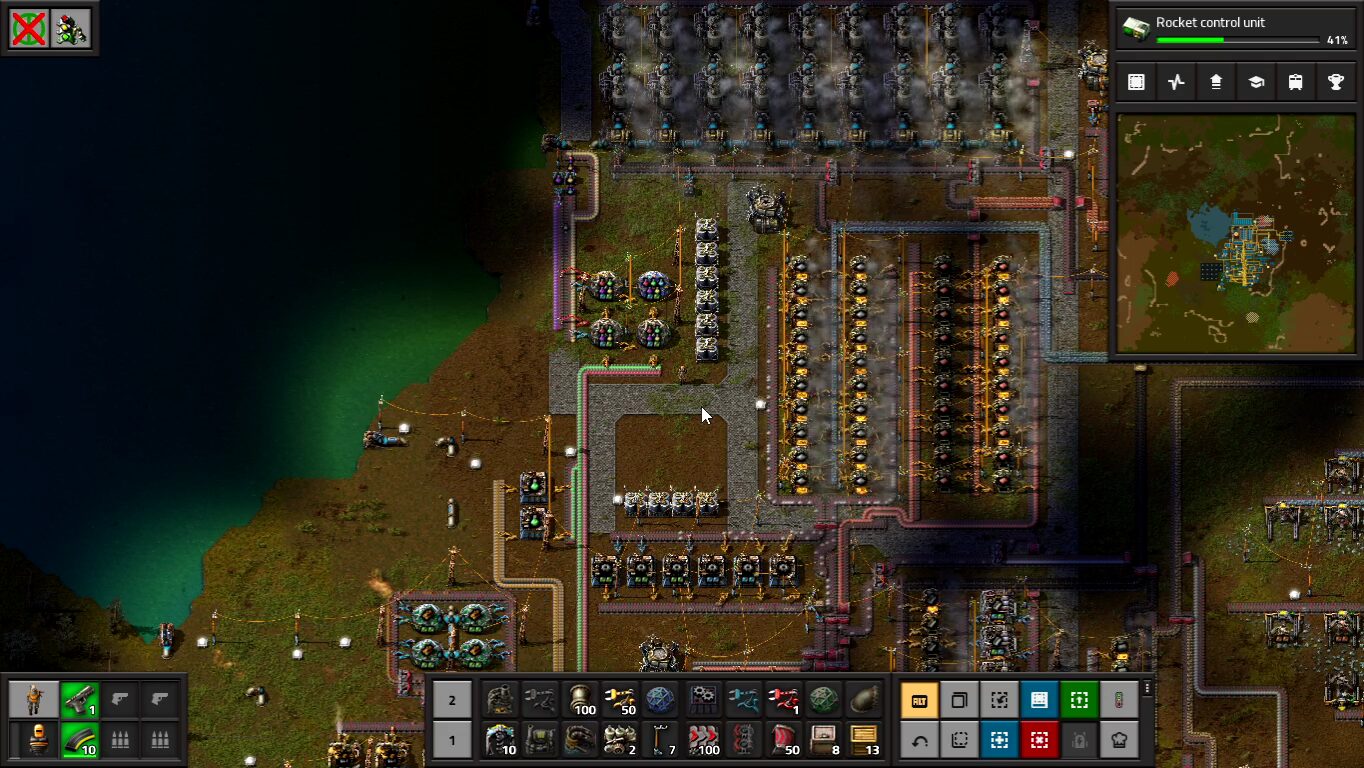
Task: Open the trains overview
Action: [x=1296, y=82]
